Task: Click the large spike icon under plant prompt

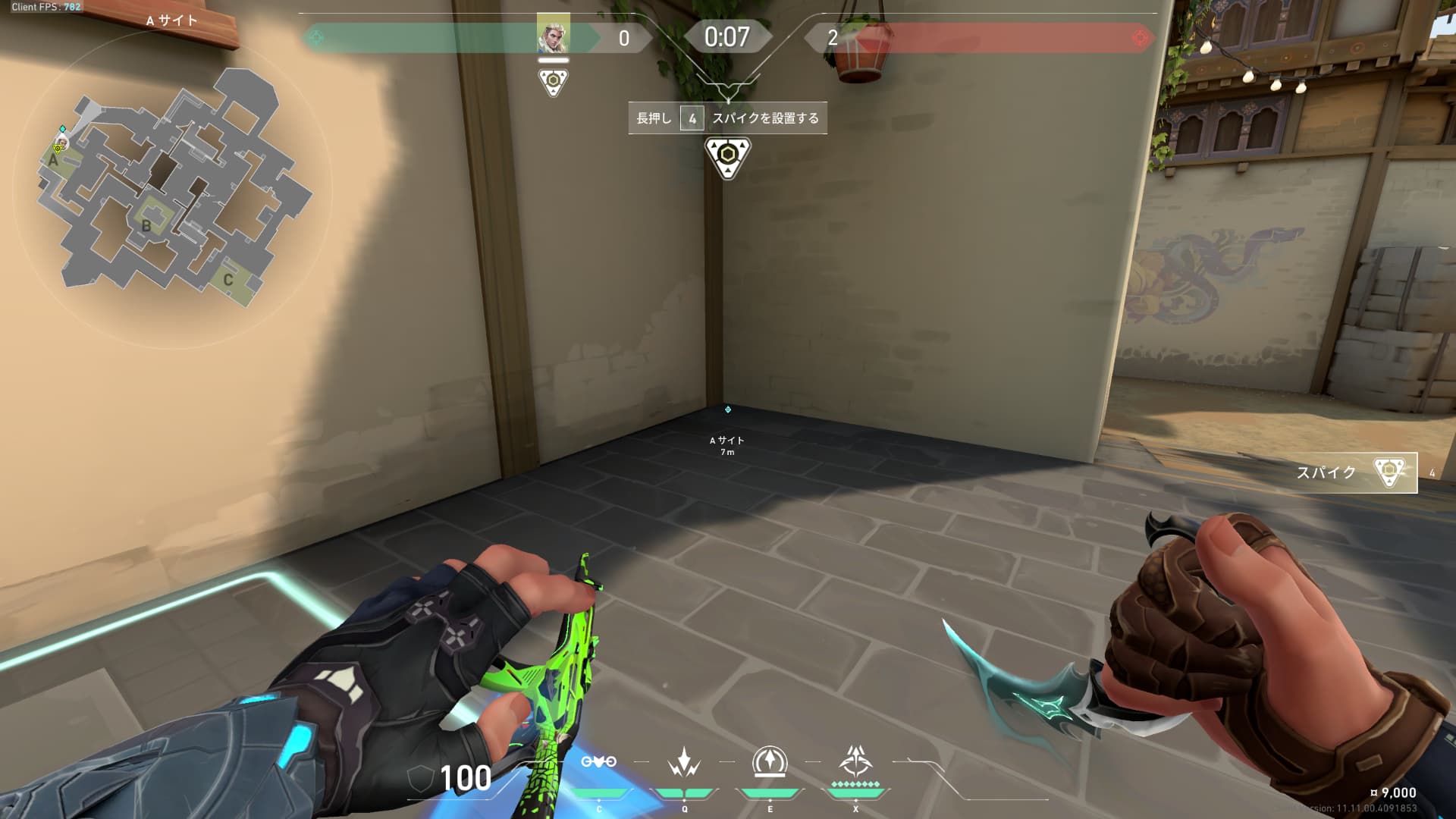Action: pyautogui.click(x=727, y=157)
